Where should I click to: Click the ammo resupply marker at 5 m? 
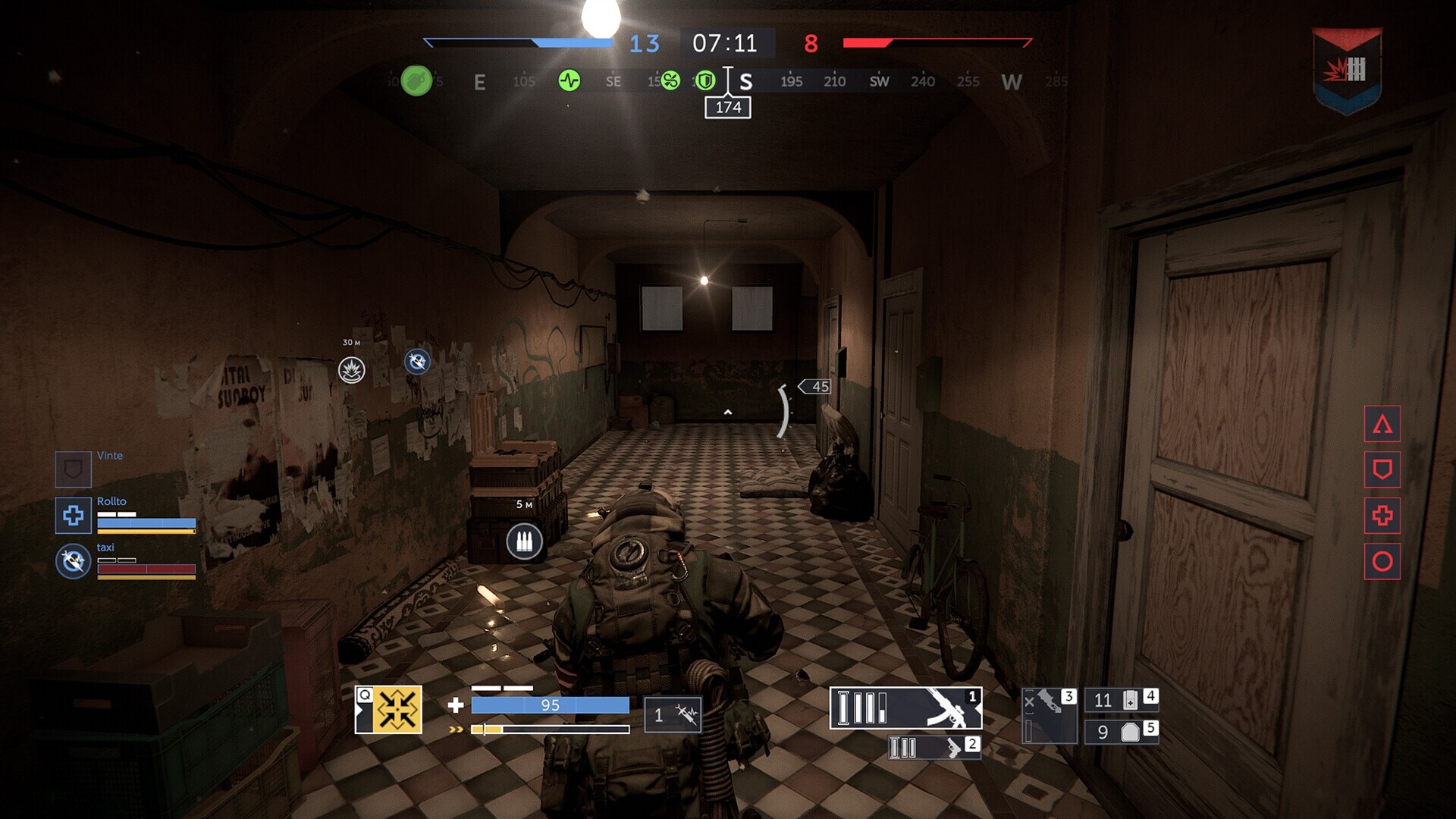524,541
